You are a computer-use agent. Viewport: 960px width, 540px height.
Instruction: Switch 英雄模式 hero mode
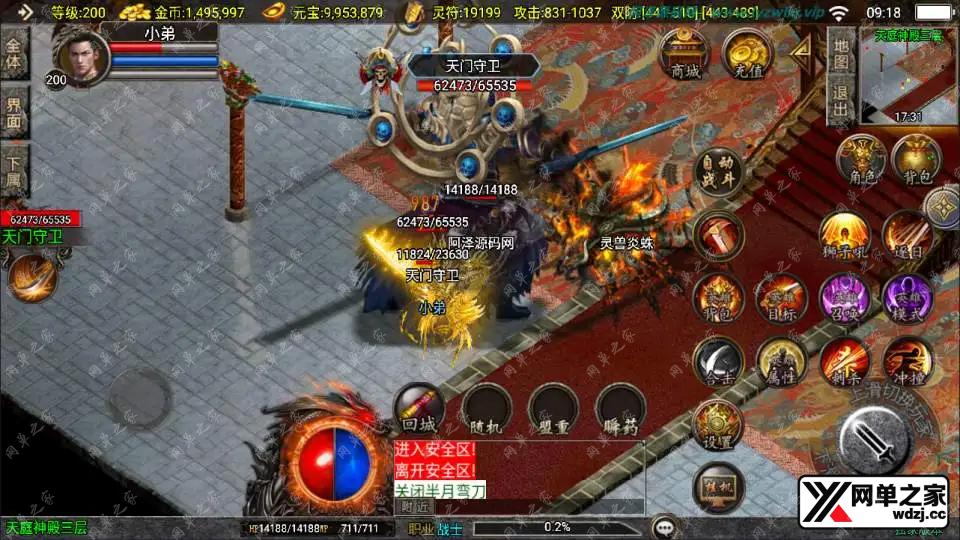click(906, 298)
